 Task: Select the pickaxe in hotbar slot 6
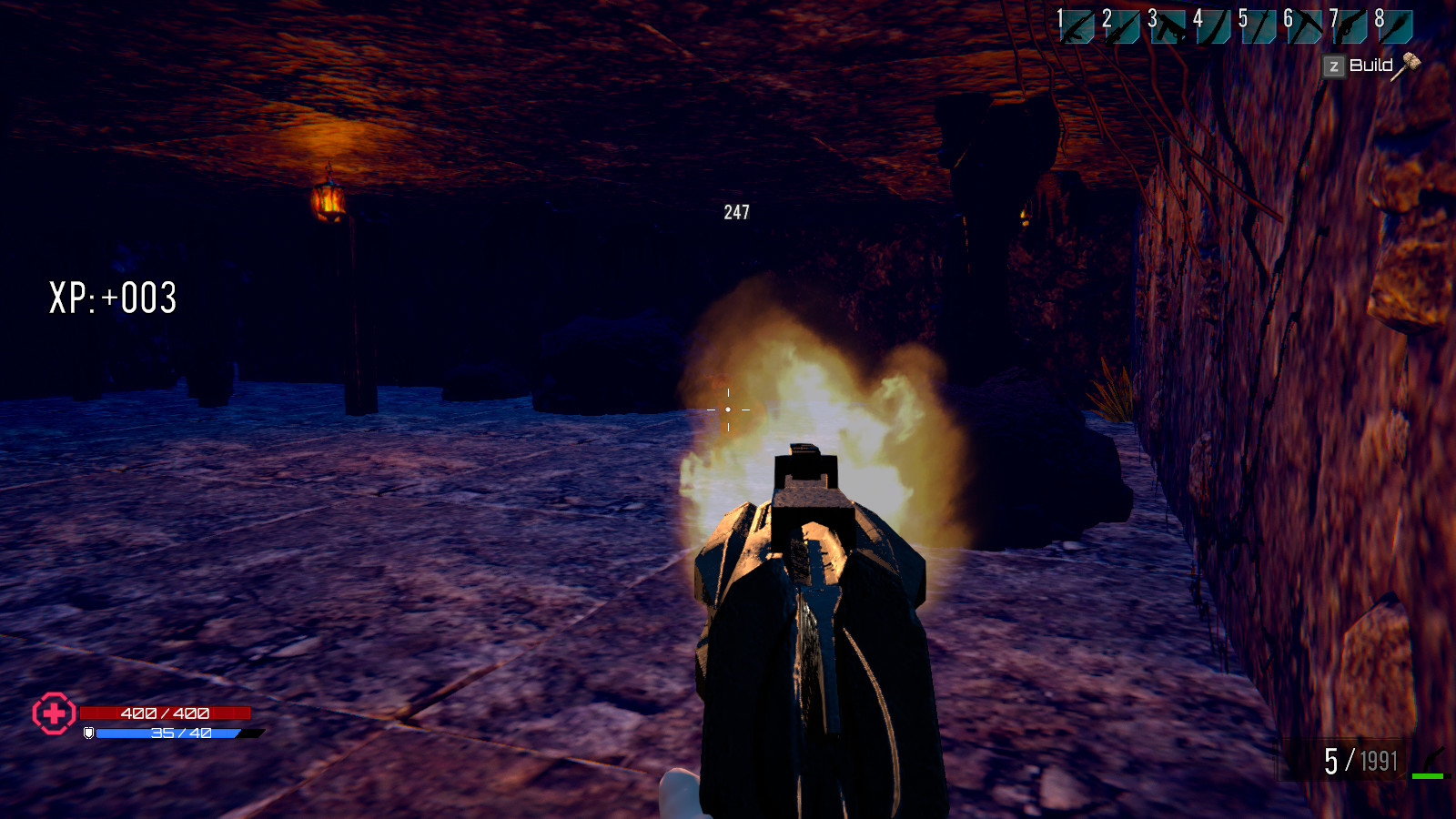click(x=1305, y=27)
